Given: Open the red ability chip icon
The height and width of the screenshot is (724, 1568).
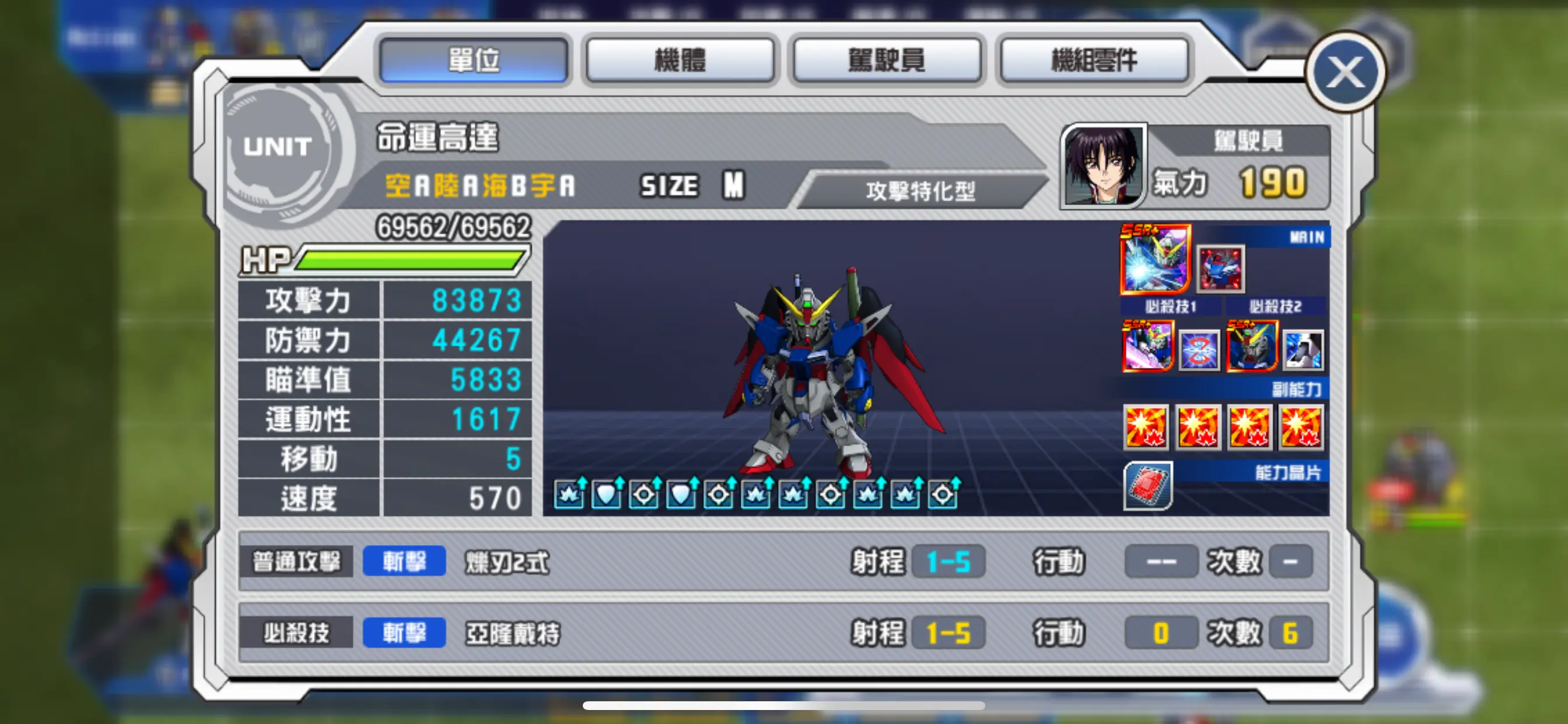Looking at the screenshot, I should 1147,486.
